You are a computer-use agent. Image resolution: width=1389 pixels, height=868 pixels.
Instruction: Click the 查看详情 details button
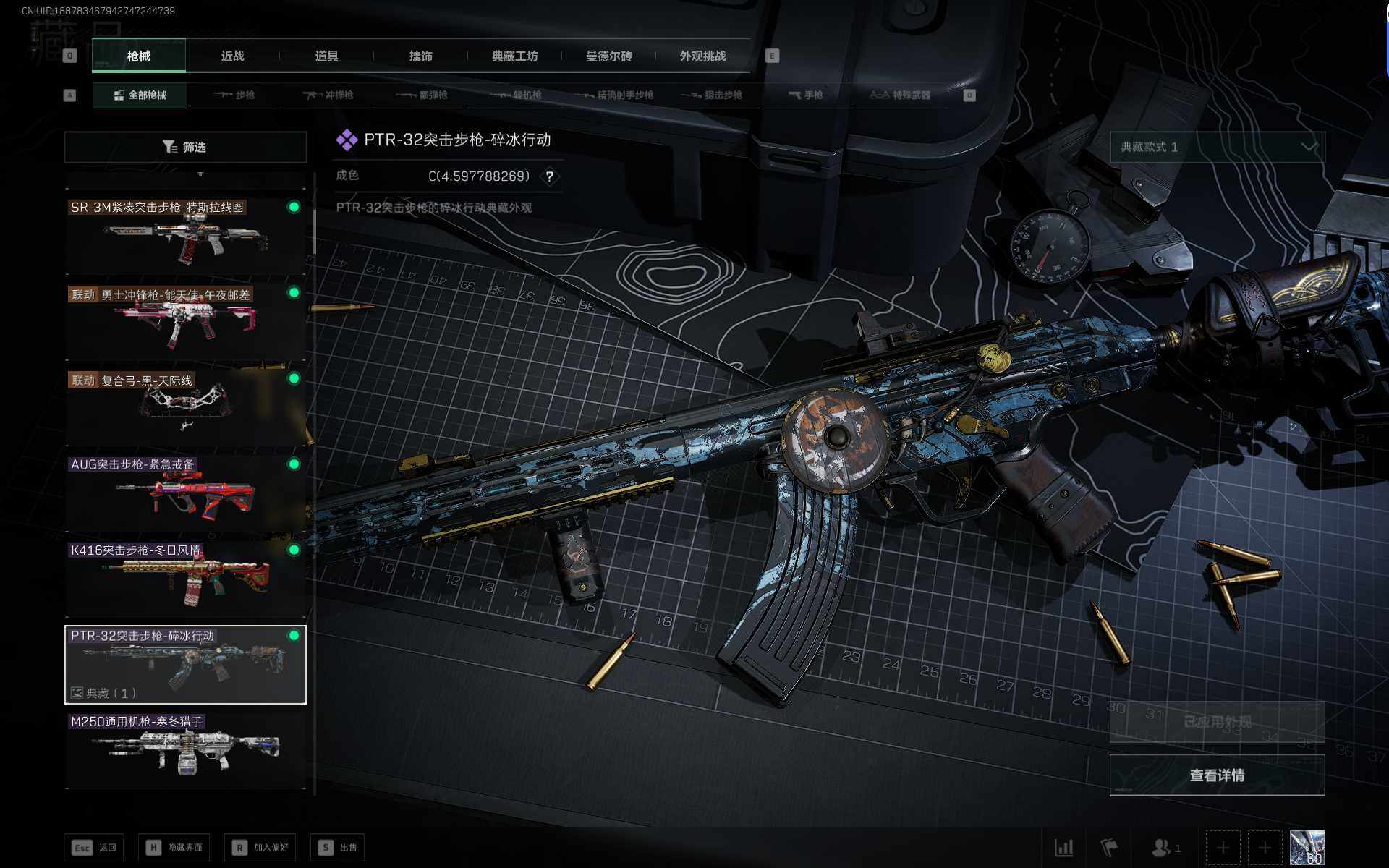click(1217, 775)
